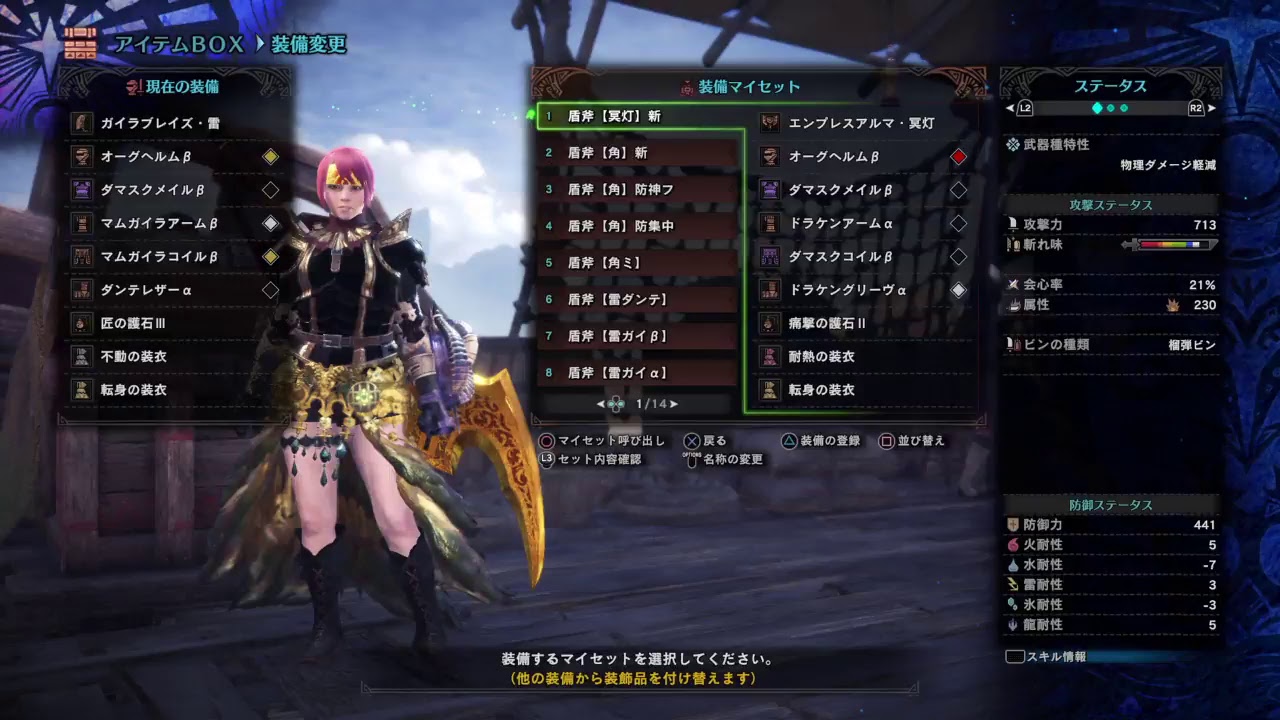Select the 耐熱の装衣 mantle icon in loadout
Viewport: 1280px width, 720px height.
768,355
